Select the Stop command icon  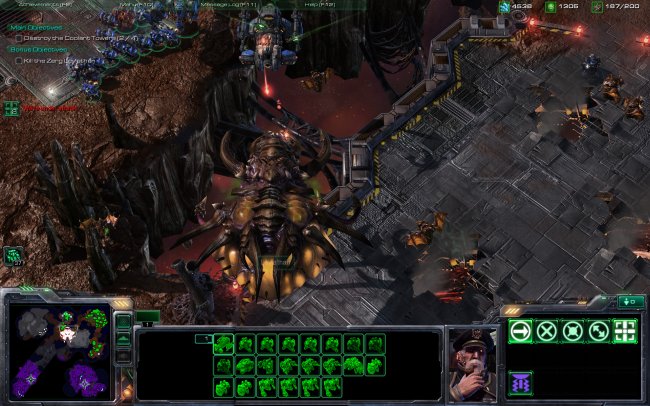pos(546,331)
